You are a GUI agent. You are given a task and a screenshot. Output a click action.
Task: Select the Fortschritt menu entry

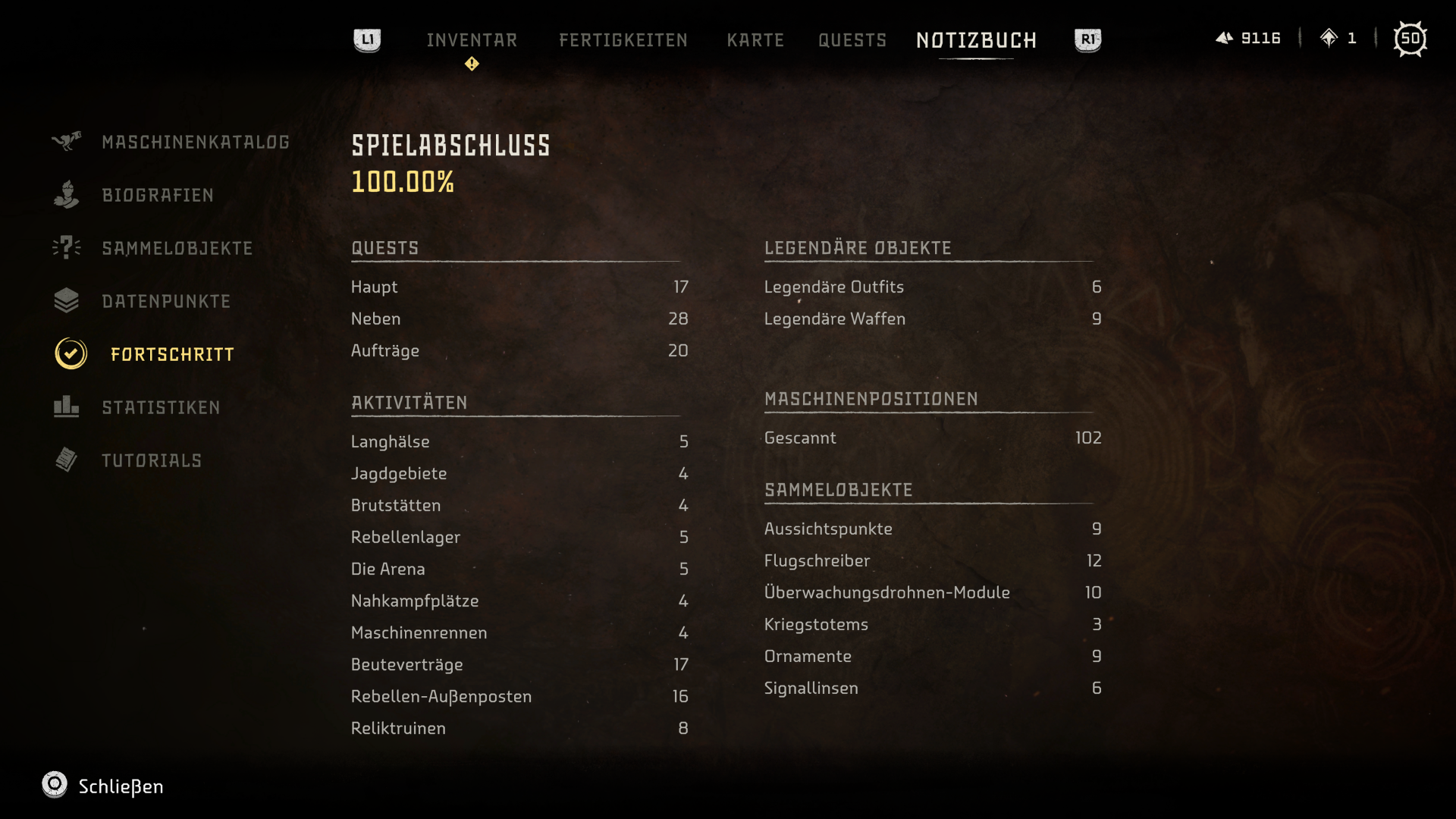(172, 355)
